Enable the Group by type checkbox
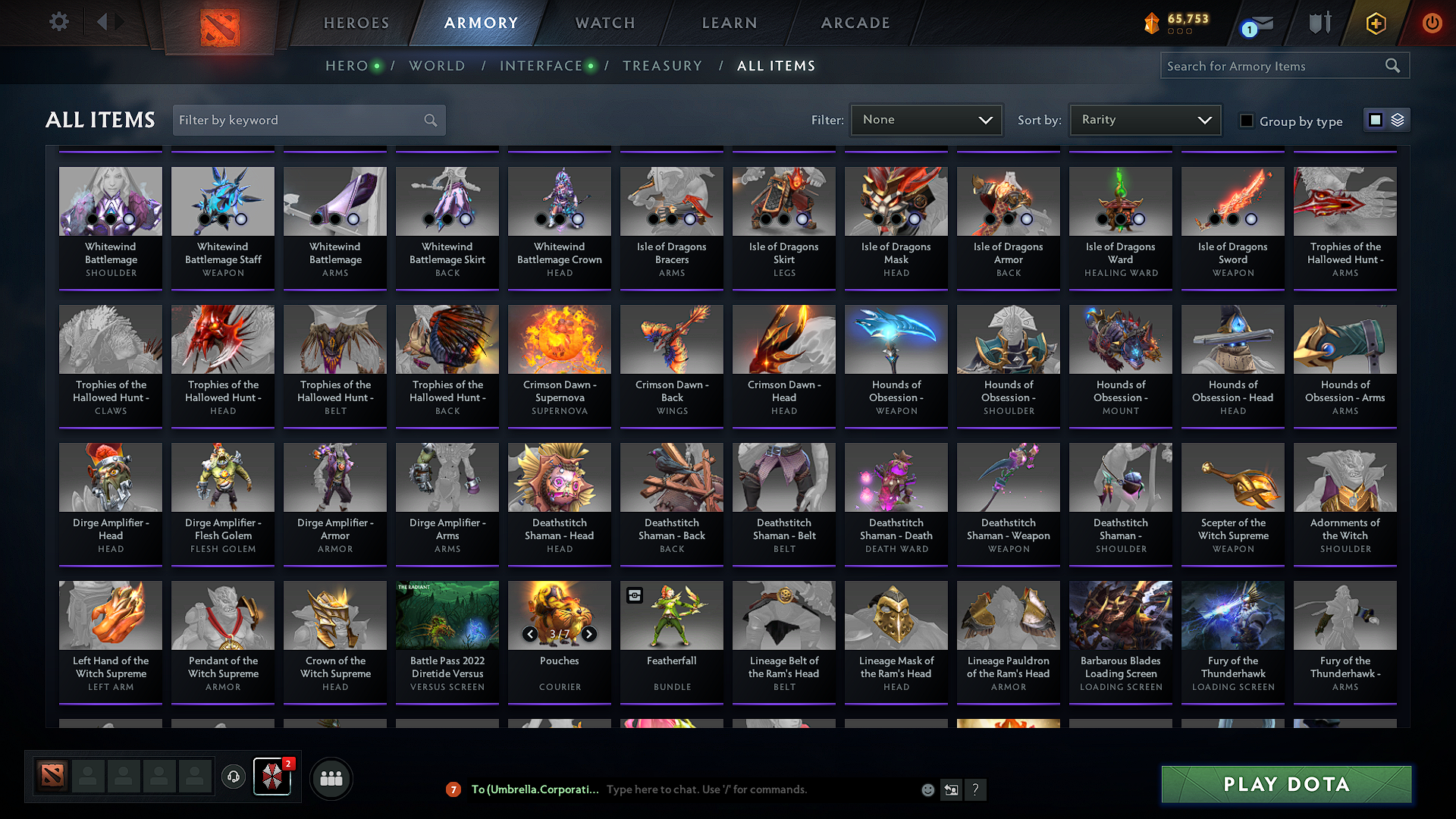1456x819 pixels. (x=1247, y=121)
